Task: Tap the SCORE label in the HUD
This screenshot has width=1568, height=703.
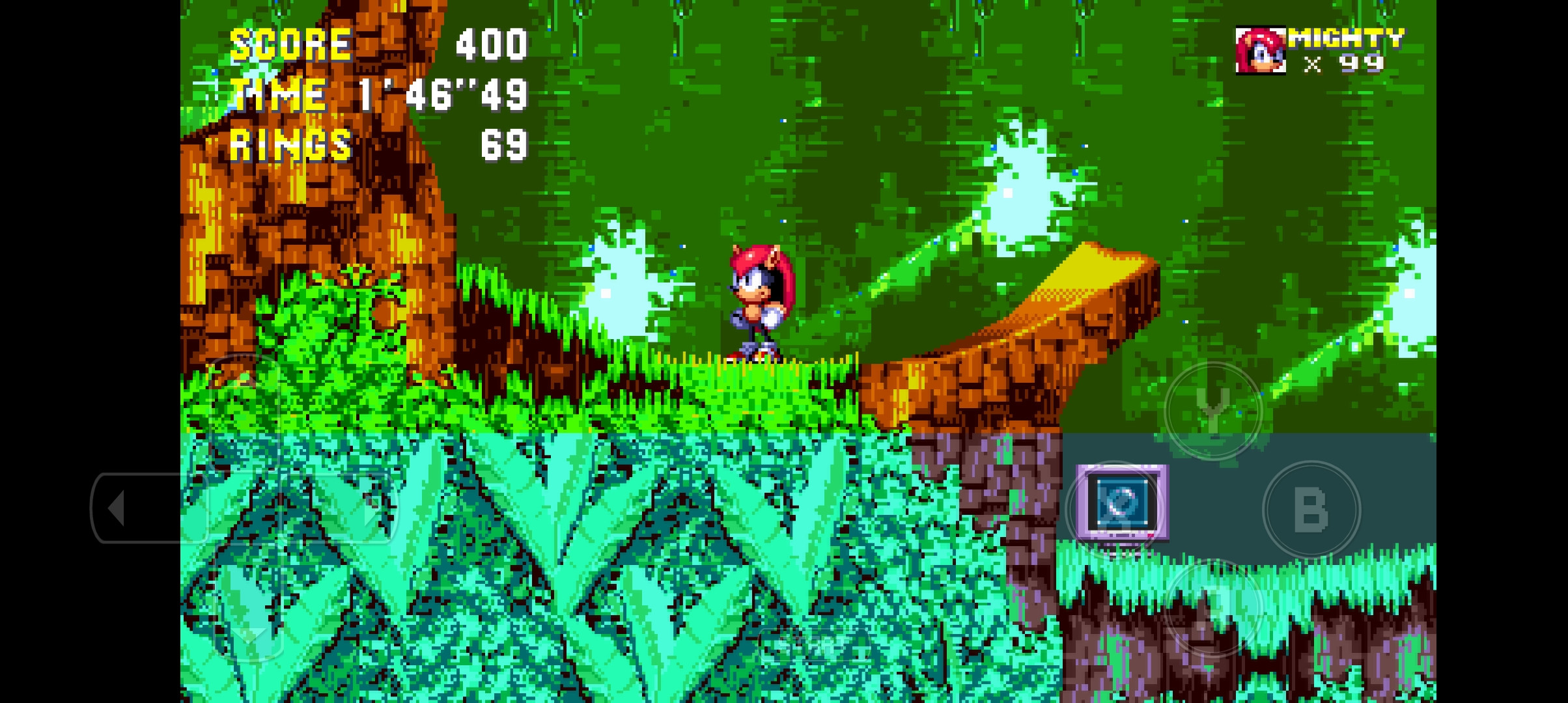Action: point(290,42)
